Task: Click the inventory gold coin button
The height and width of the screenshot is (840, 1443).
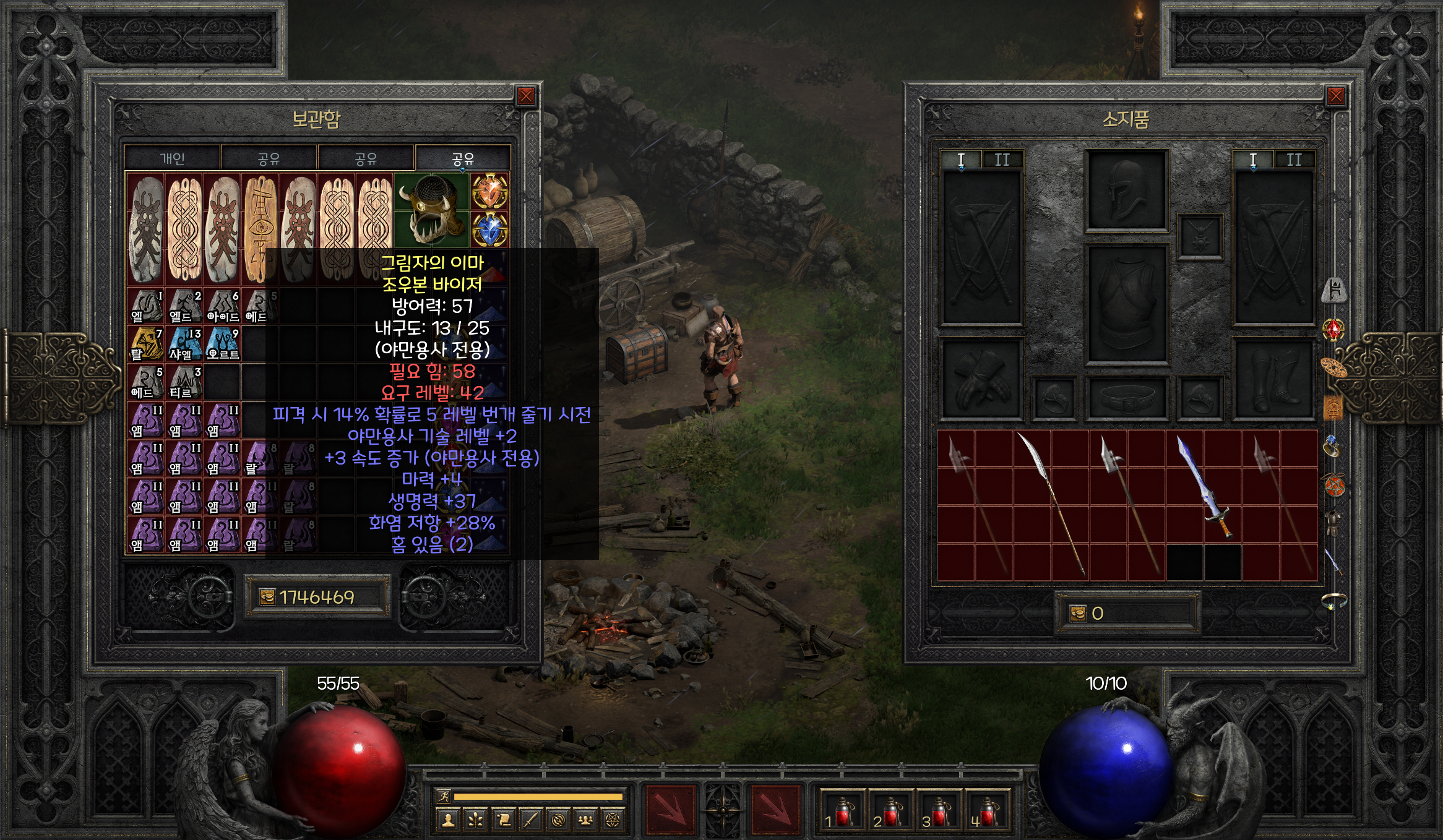Action: click(x=1078, y=613)
